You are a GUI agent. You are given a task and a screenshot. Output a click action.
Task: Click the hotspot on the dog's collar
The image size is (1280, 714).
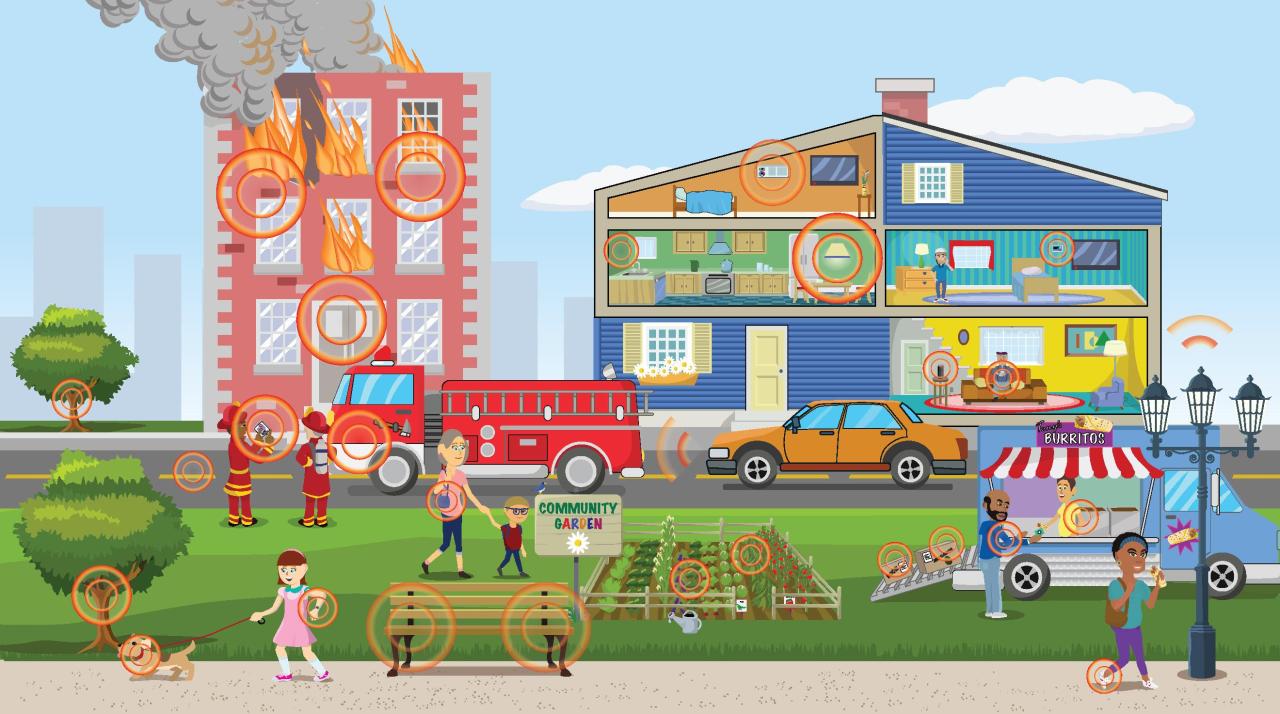point(140,654)
